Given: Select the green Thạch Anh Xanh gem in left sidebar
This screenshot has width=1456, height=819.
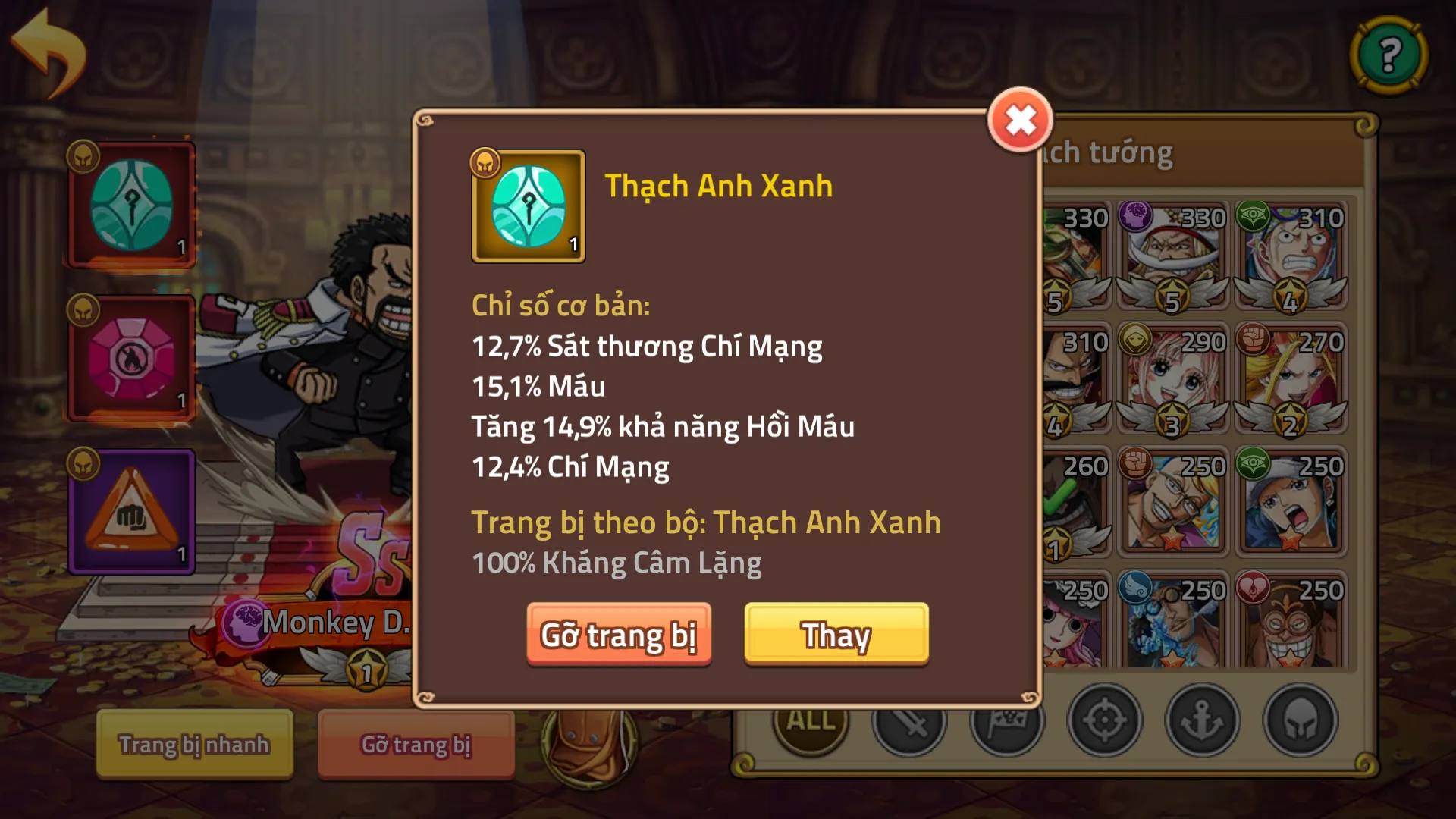Looking at the screenshot, I should (130, 205).
